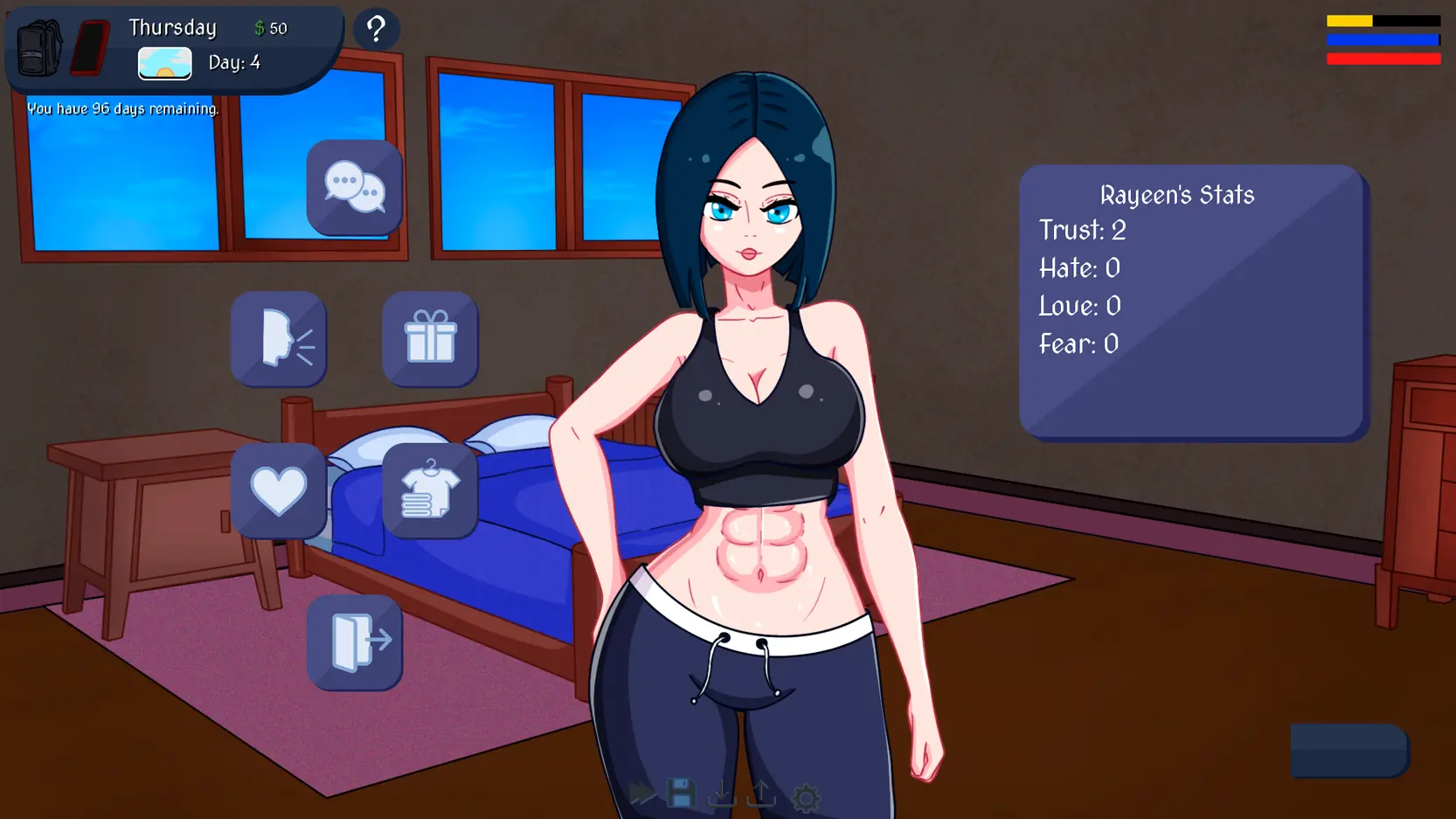The height and width of the screenshot is (819, 1456).
Task: Open the clothing outfit button
Action: (x=430, y=490)
